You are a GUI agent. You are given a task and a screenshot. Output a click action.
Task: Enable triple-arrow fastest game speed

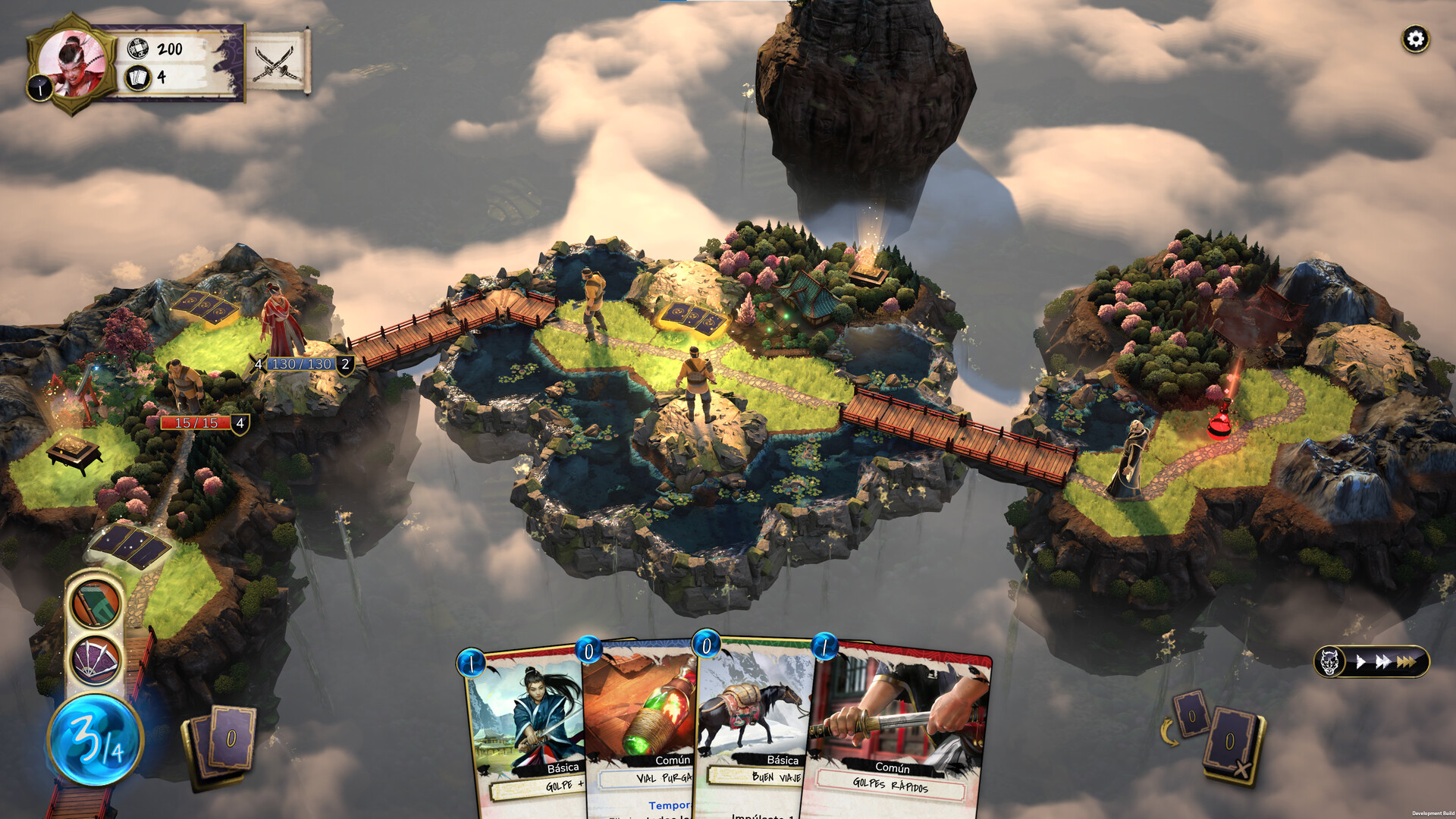(x=1407, y=661)
